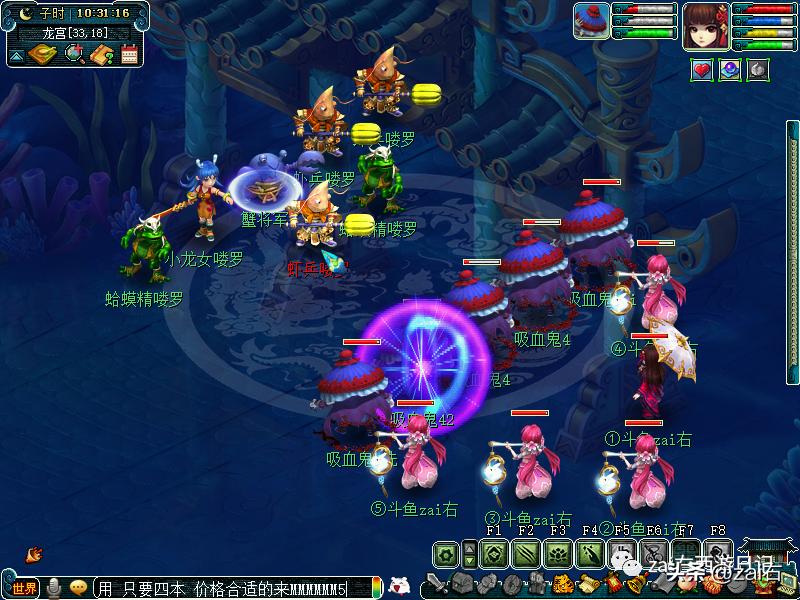Open the pet portrait with red hat

point(591,22)
